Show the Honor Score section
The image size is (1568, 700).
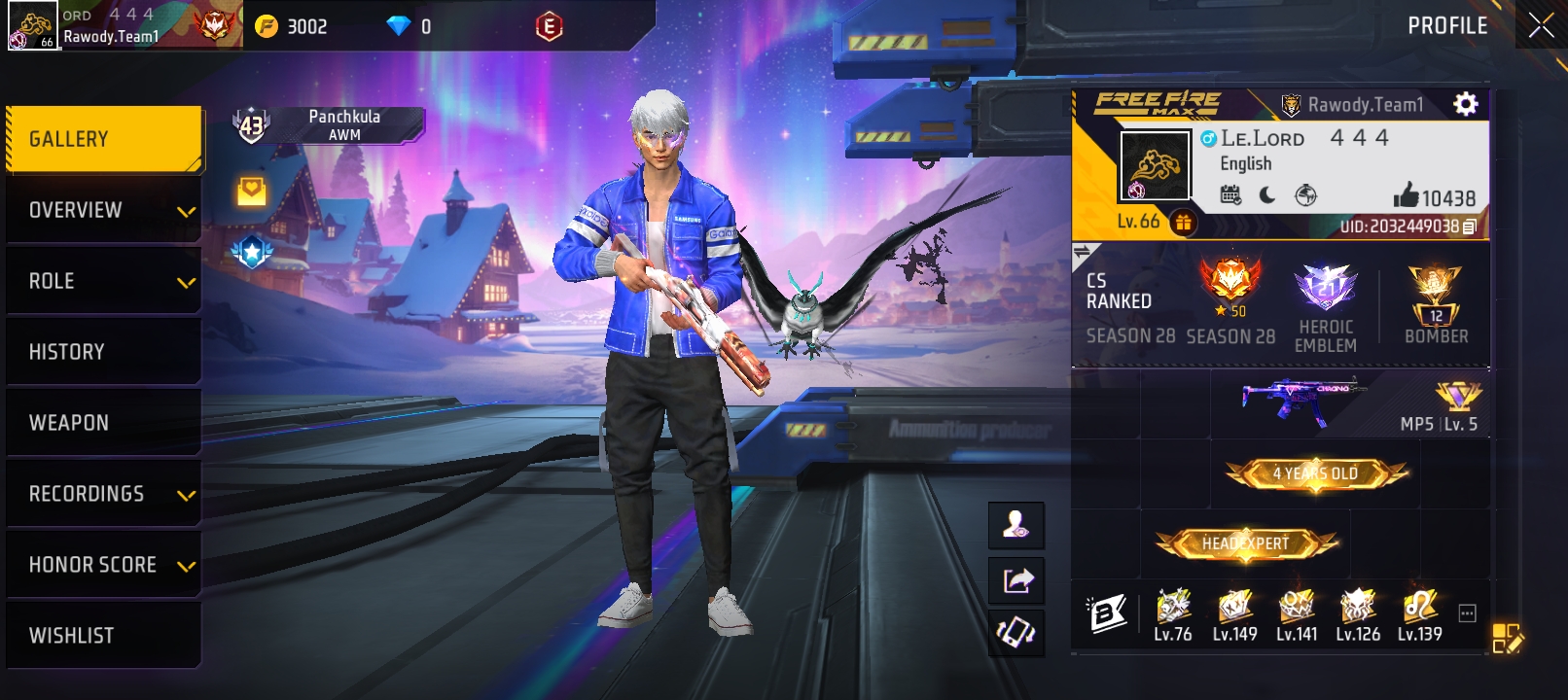coord(103,565)
